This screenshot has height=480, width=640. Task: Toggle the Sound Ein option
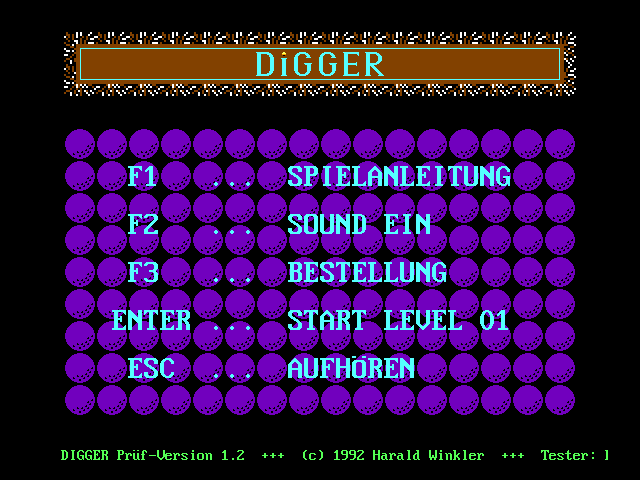pyautogui.click(x=358, y=225)
